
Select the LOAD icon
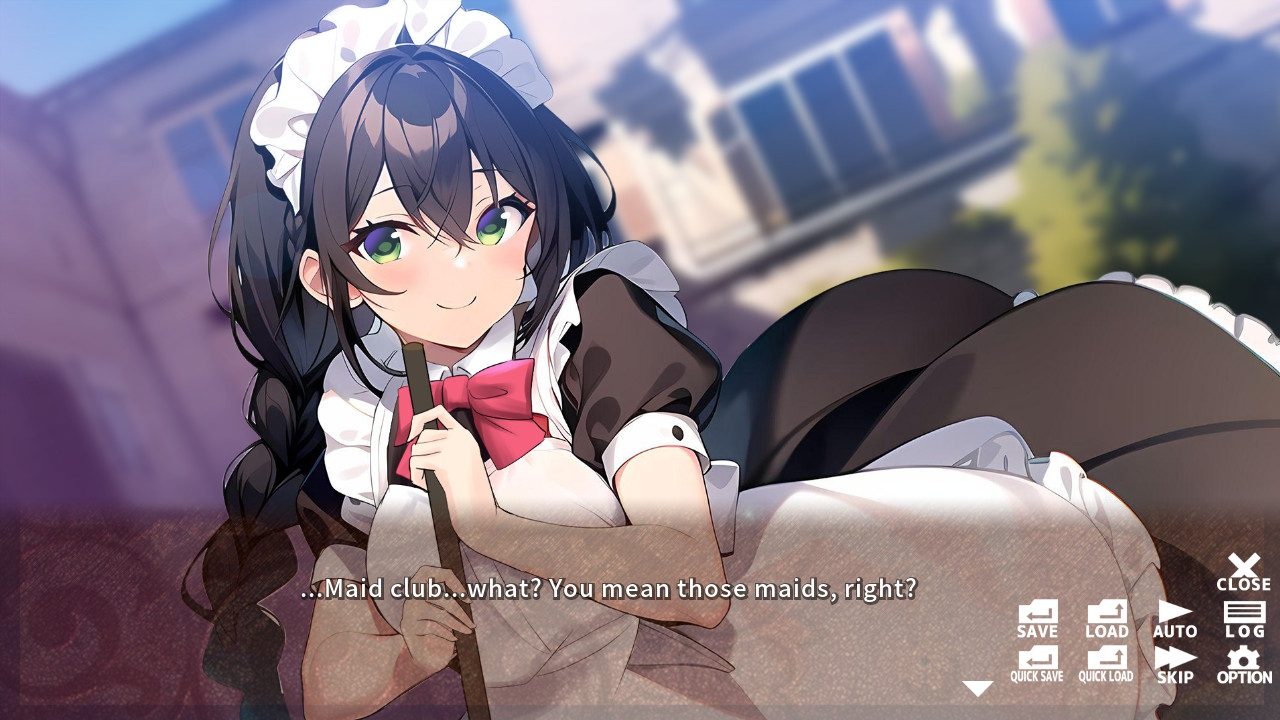(1106, 614)
